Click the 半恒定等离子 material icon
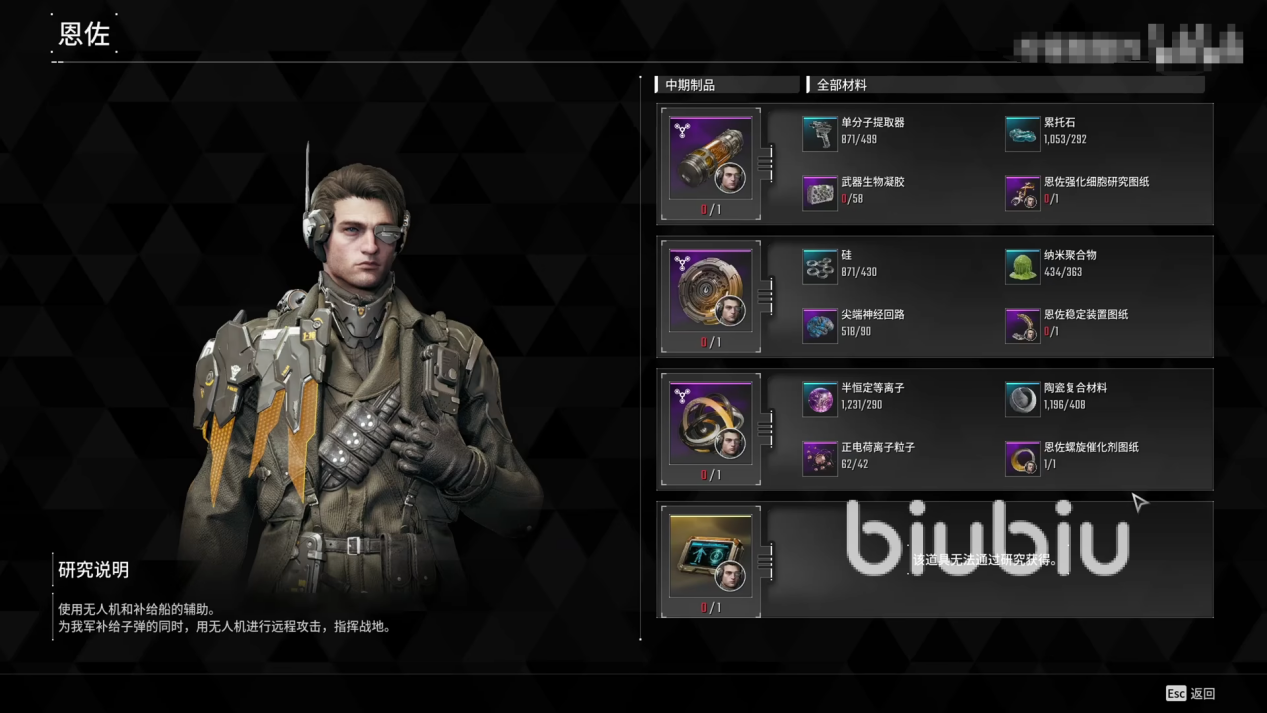This screenshot has height=713, width=1267. click(819, 399)
